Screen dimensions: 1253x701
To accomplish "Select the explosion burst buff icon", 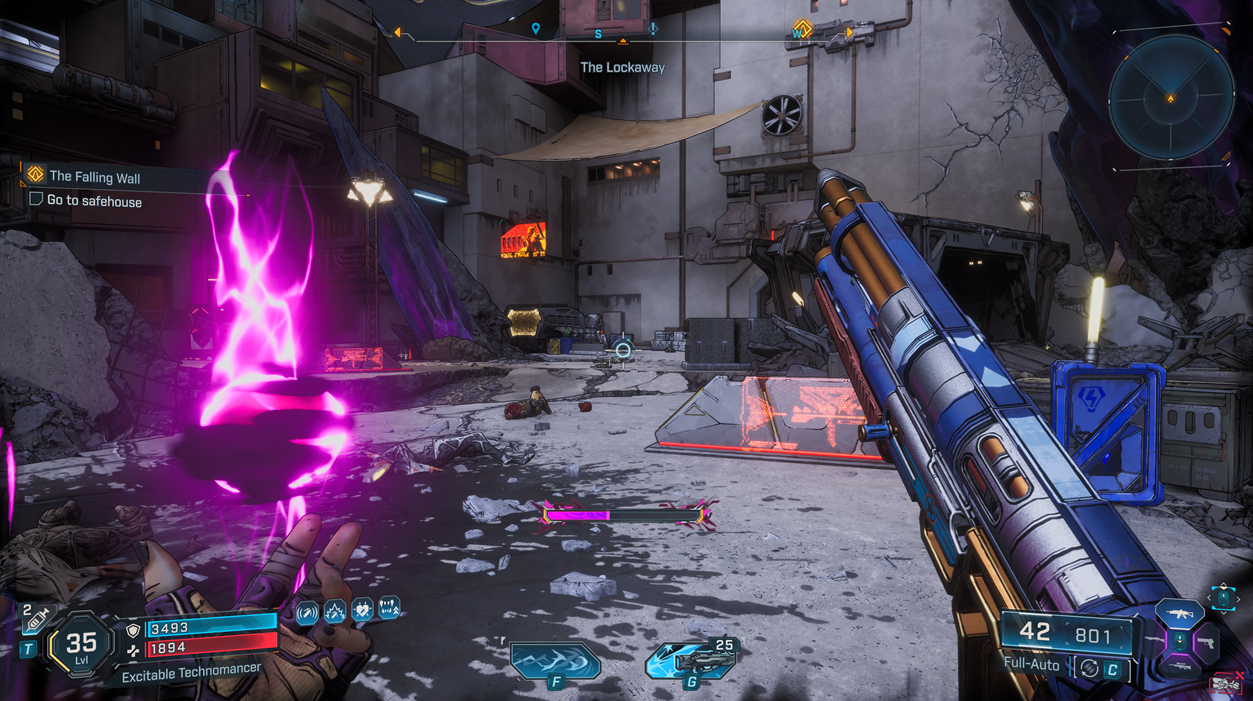I will [334, 611].
